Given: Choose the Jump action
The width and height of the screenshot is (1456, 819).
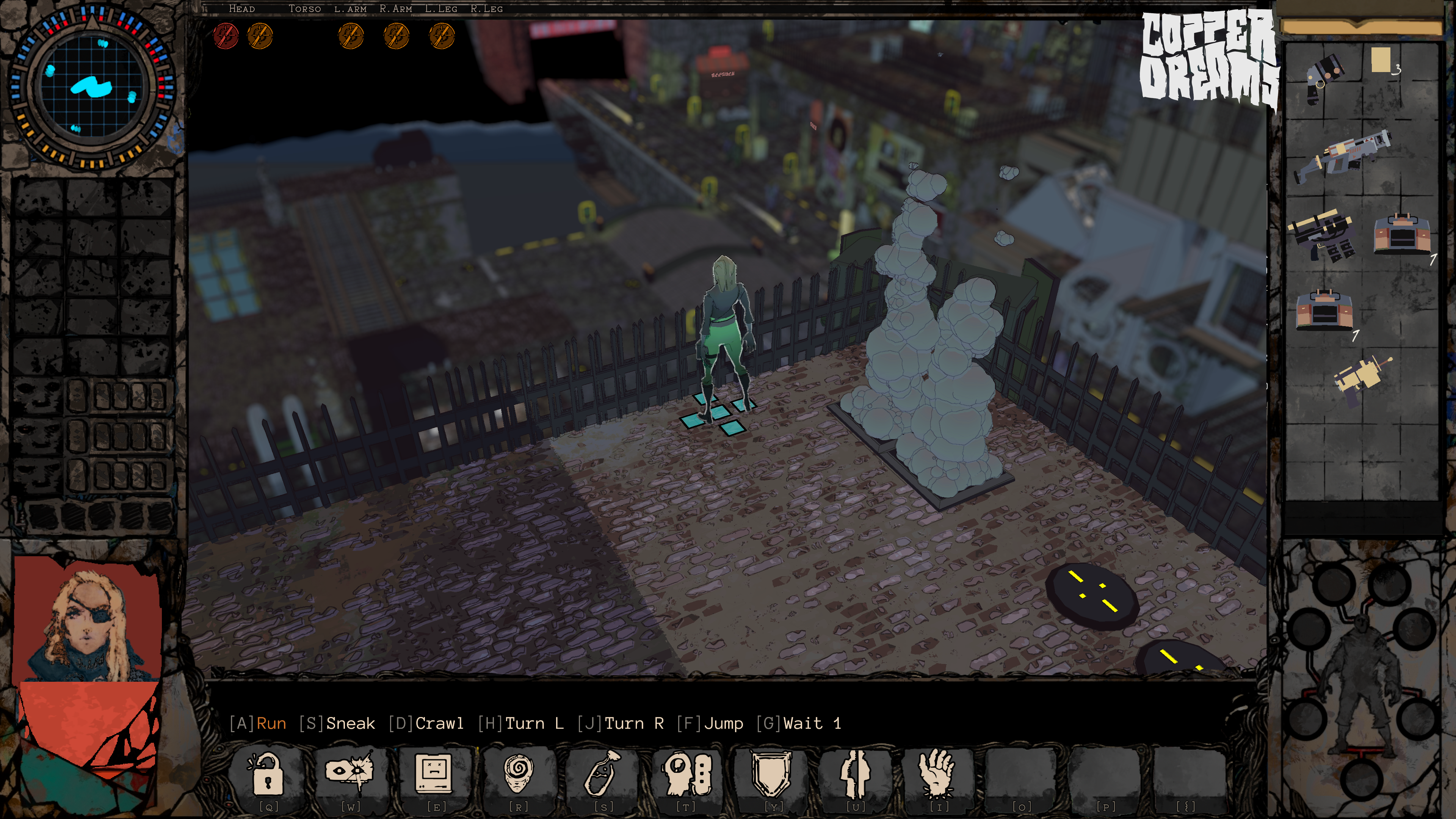Looking at the screenshot, I should 723,723.
